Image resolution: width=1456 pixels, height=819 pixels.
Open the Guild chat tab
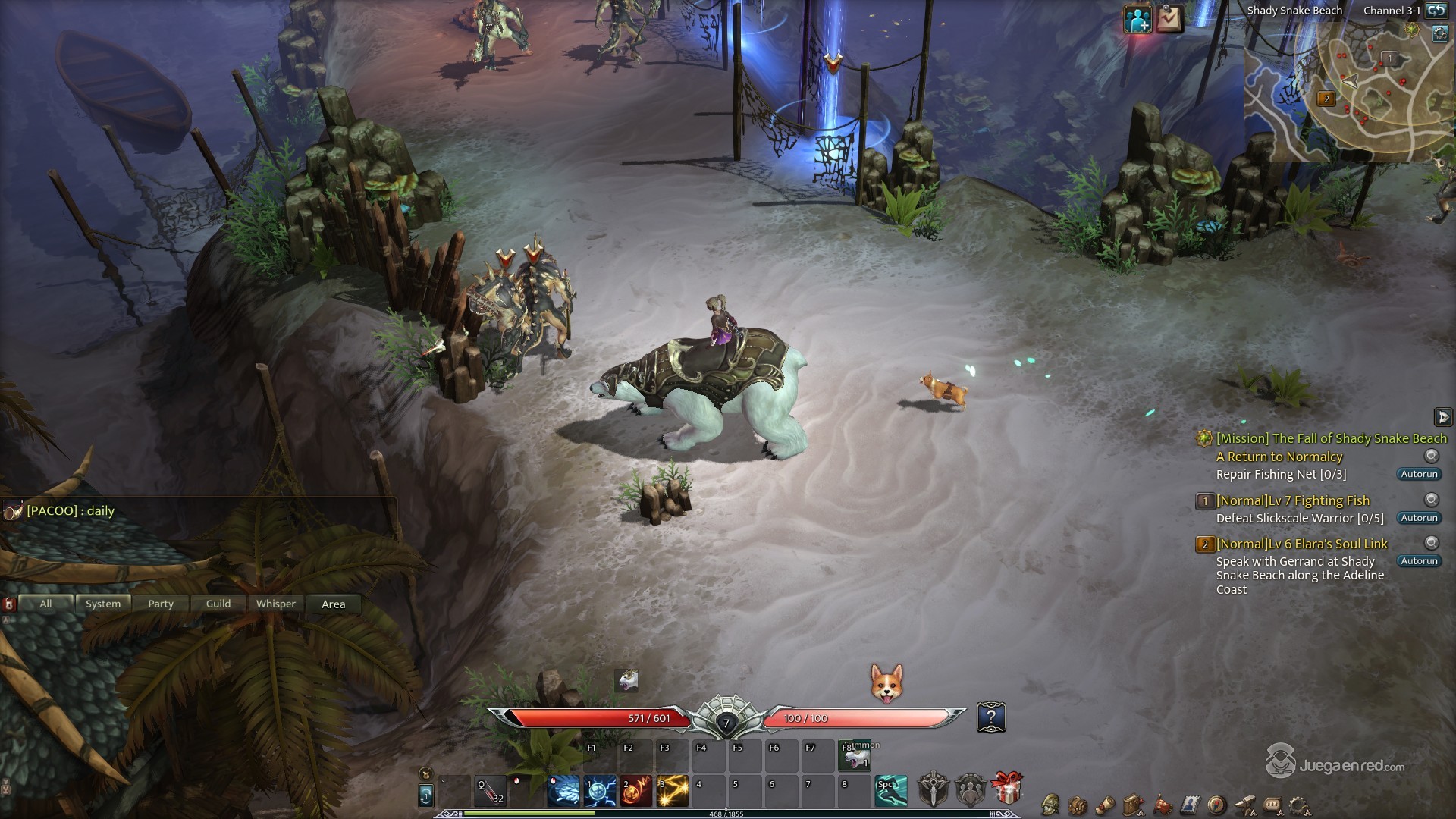218,604
